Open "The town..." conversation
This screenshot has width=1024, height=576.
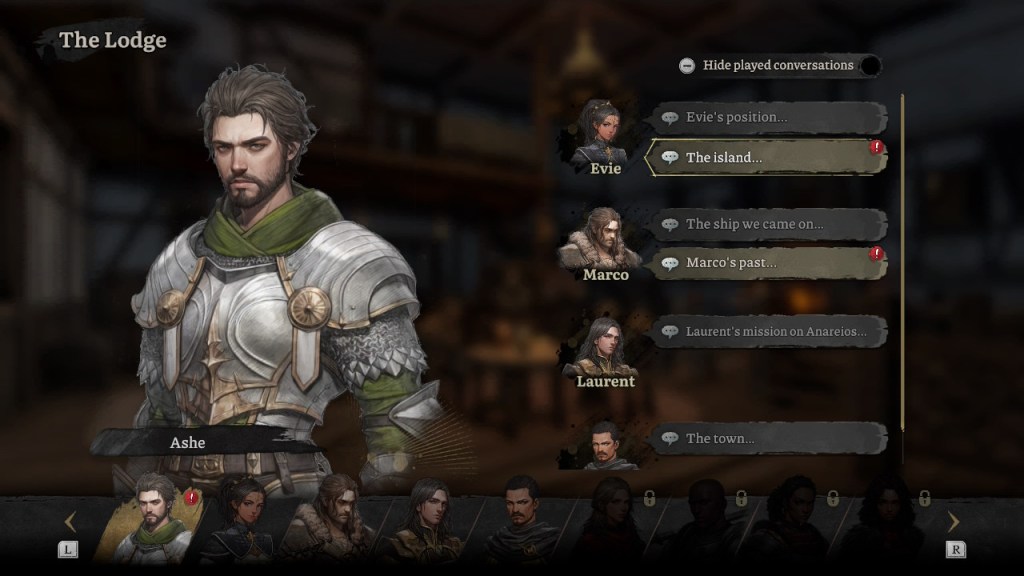[x=768, y=438]
